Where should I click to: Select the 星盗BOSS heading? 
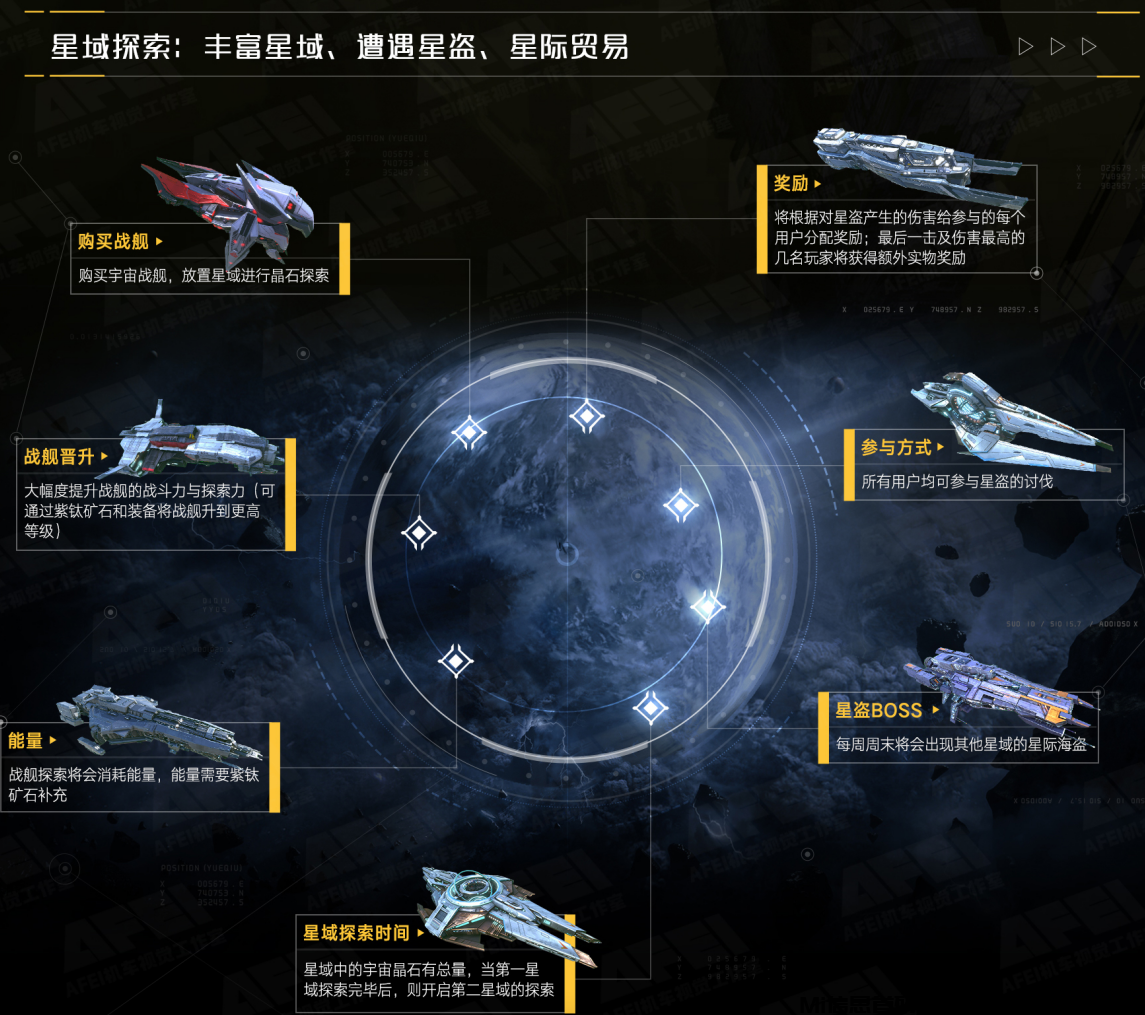tap(879, 710)
